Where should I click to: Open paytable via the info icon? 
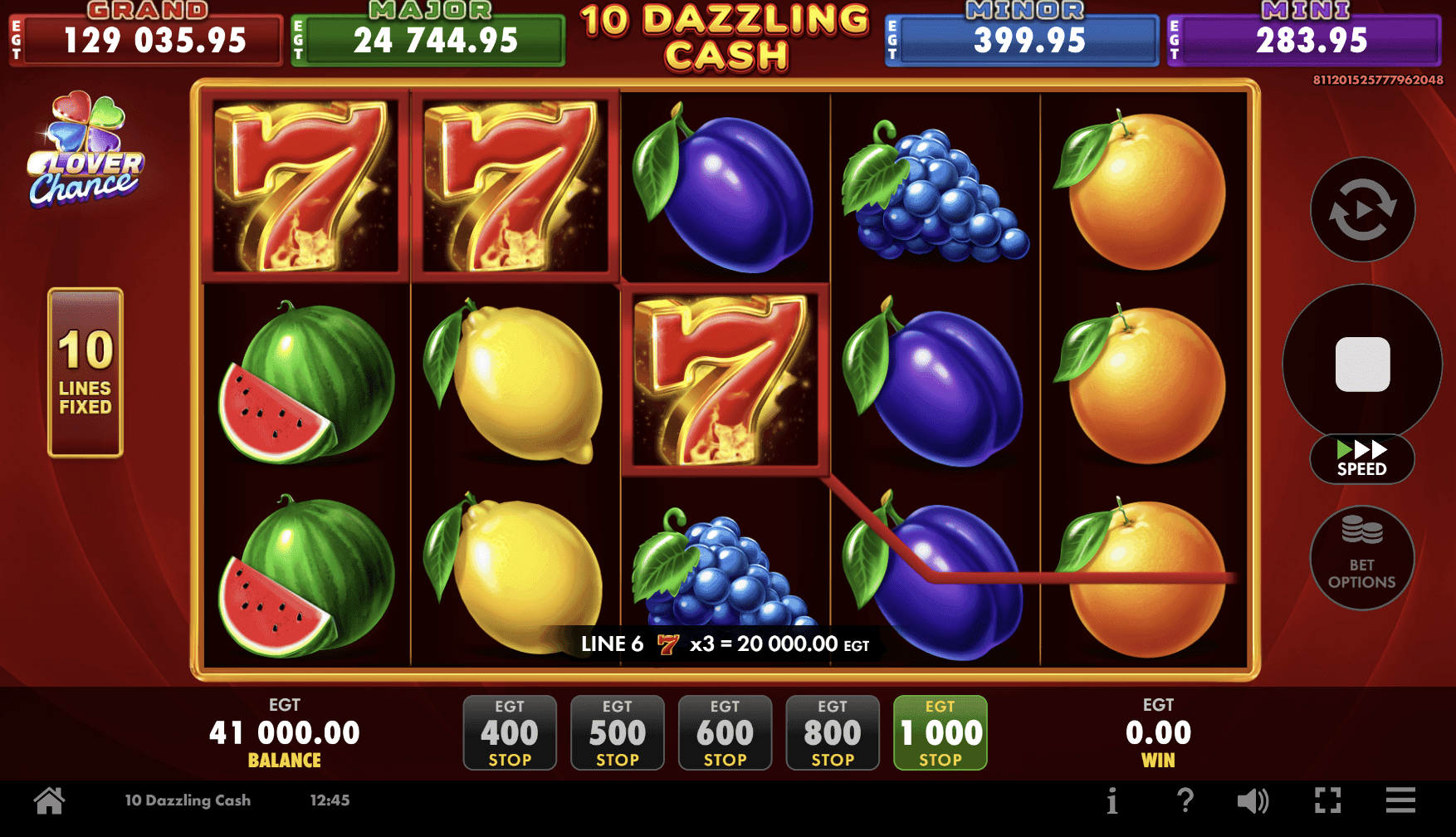[x=1112, y=800]
